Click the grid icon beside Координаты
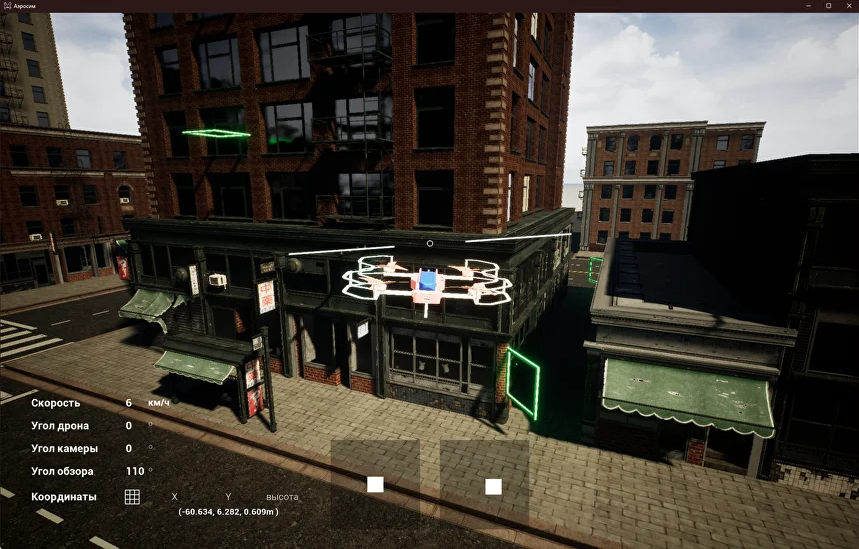Viewport: 859px width, 549px height. pos(132,496)
